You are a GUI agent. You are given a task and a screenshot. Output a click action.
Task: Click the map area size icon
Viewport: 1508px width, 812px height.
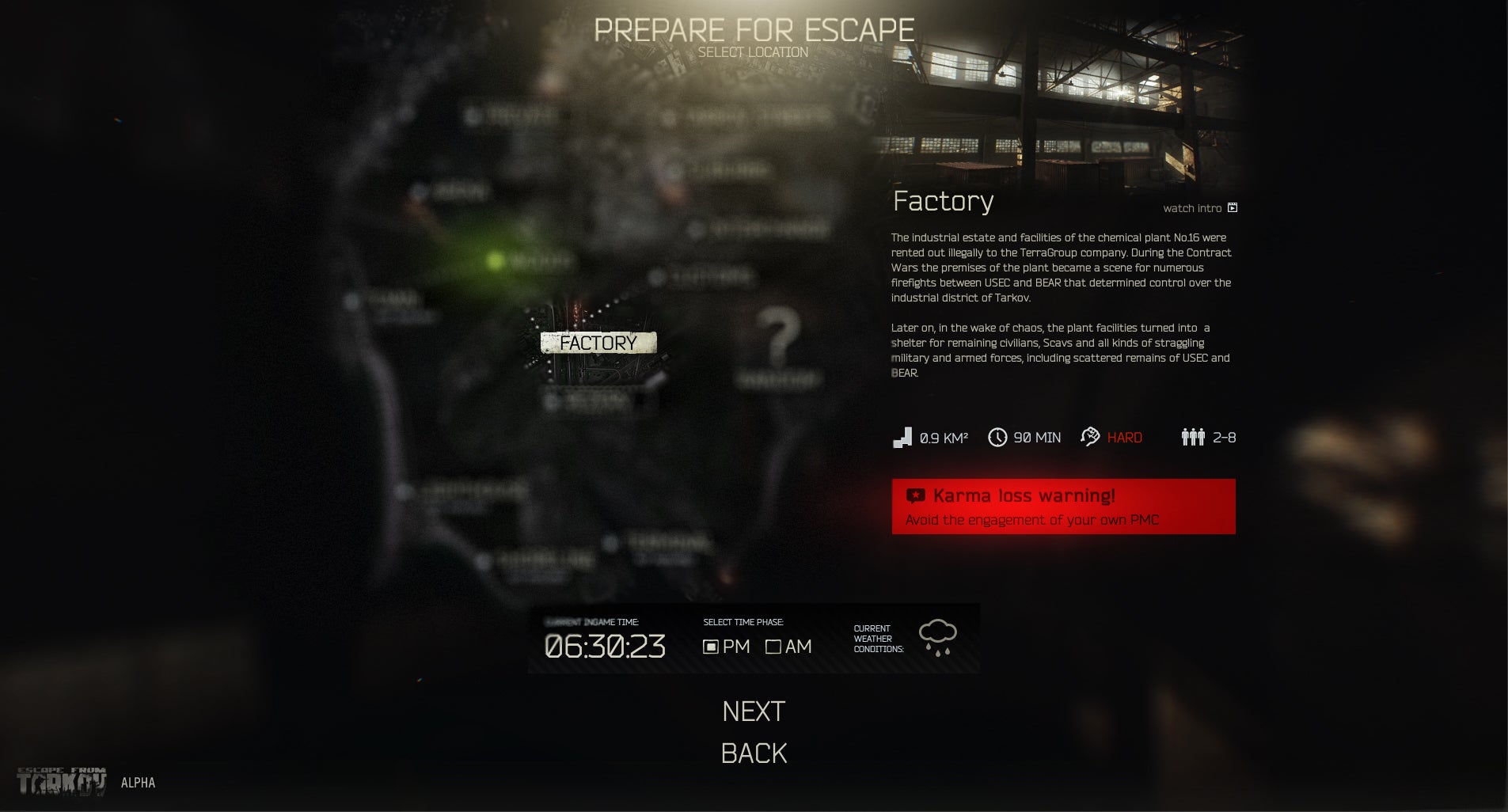[902, 435]
